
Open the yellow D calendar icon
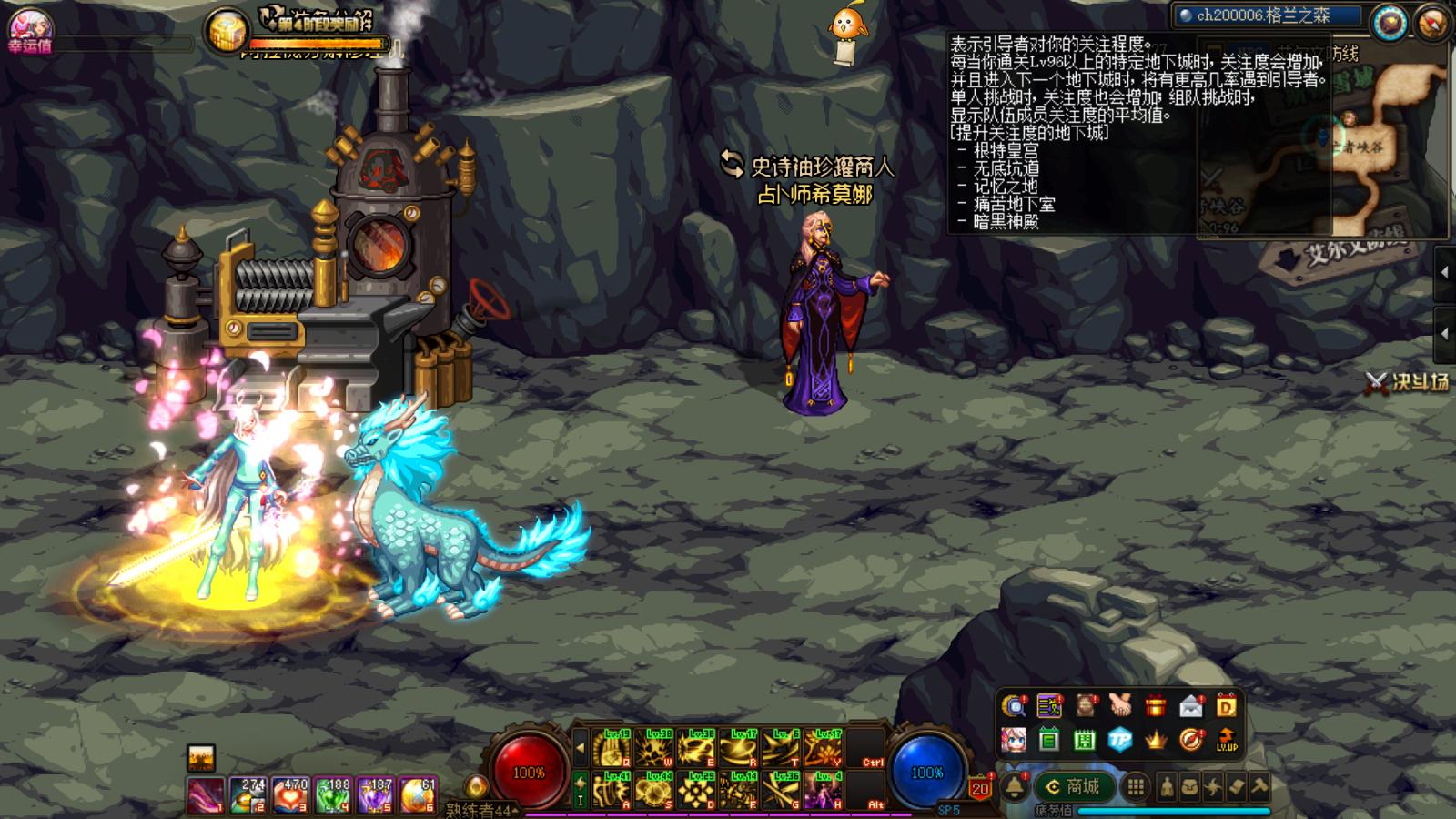(x=1227, y=706)
